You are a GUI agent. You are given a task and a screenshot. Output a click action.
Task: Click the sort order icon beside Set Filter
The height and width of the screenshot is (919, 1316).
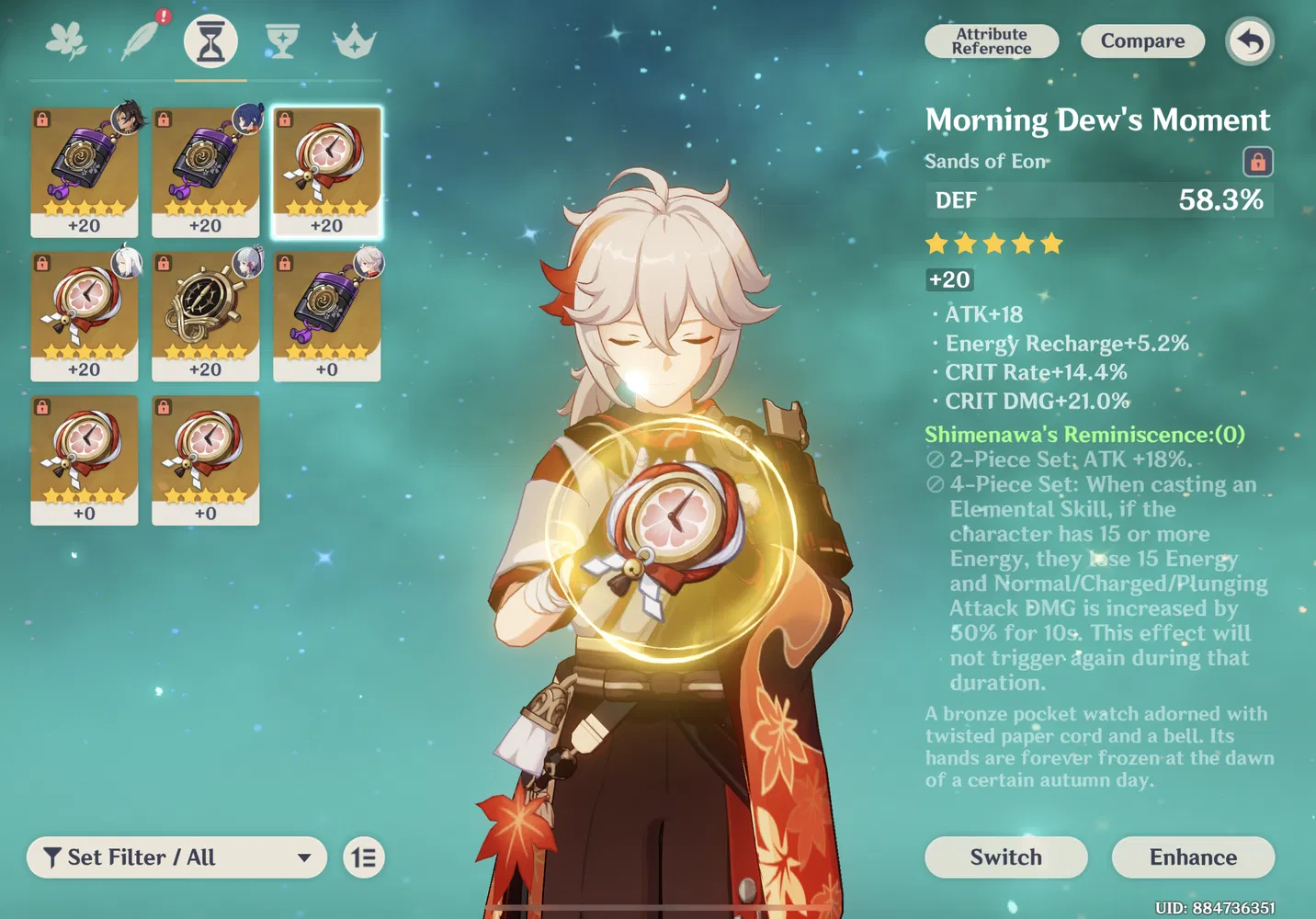coord(362,857)
